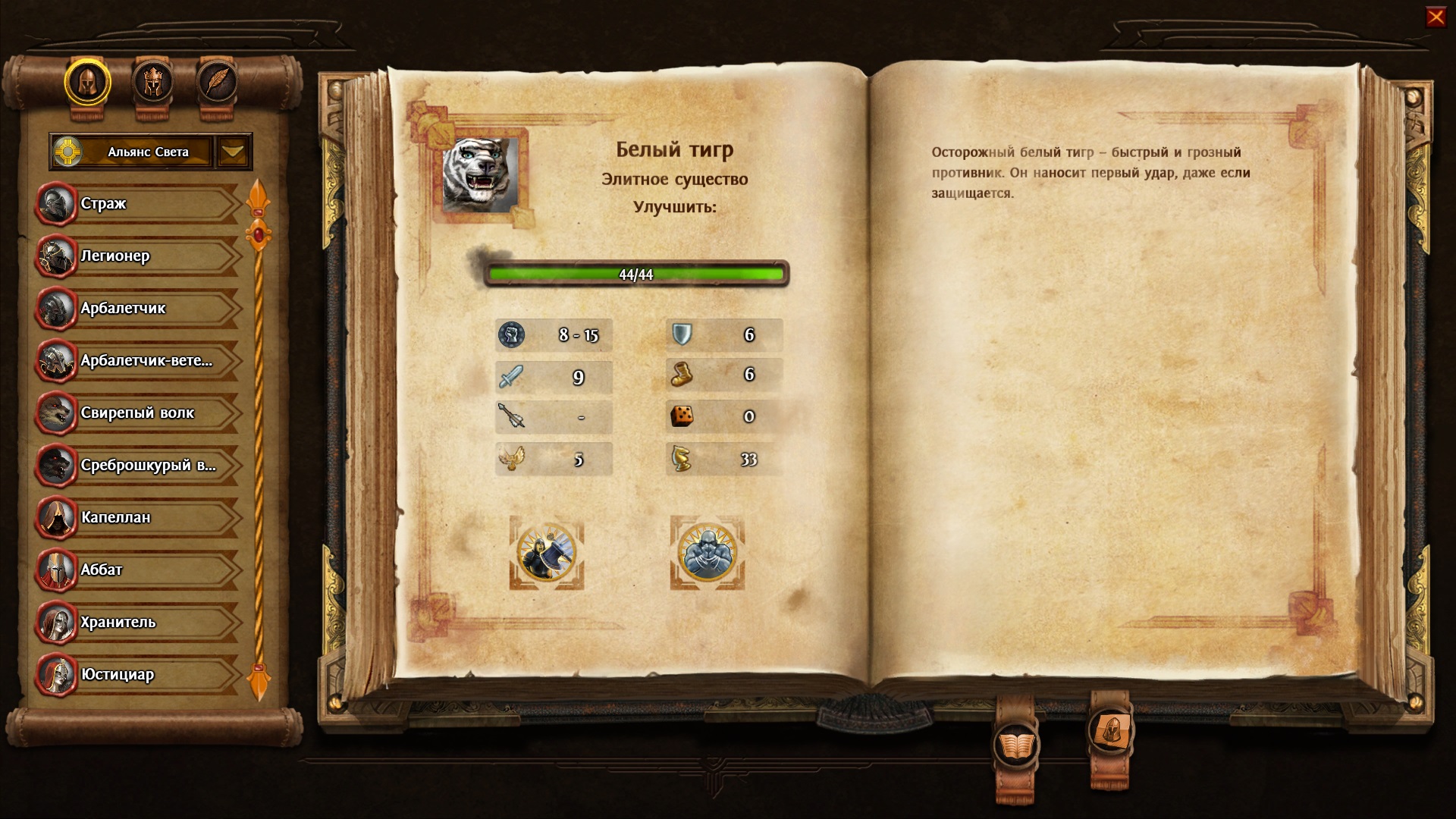
Task: Select the feather quill tab
Action: coord(218,82)
